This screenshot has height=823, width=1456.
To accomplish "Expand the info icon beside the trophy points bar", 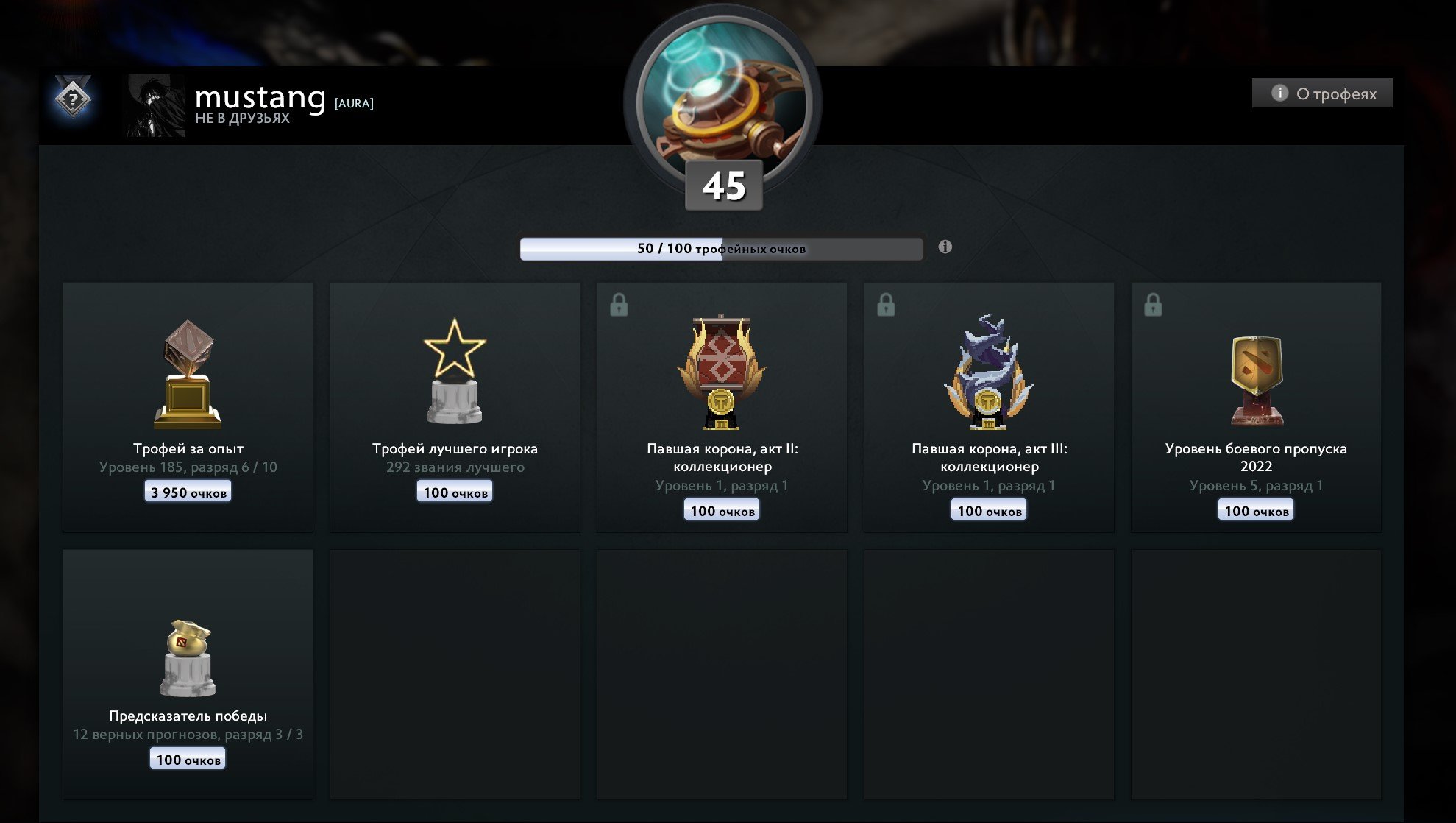I will (945, 249).
